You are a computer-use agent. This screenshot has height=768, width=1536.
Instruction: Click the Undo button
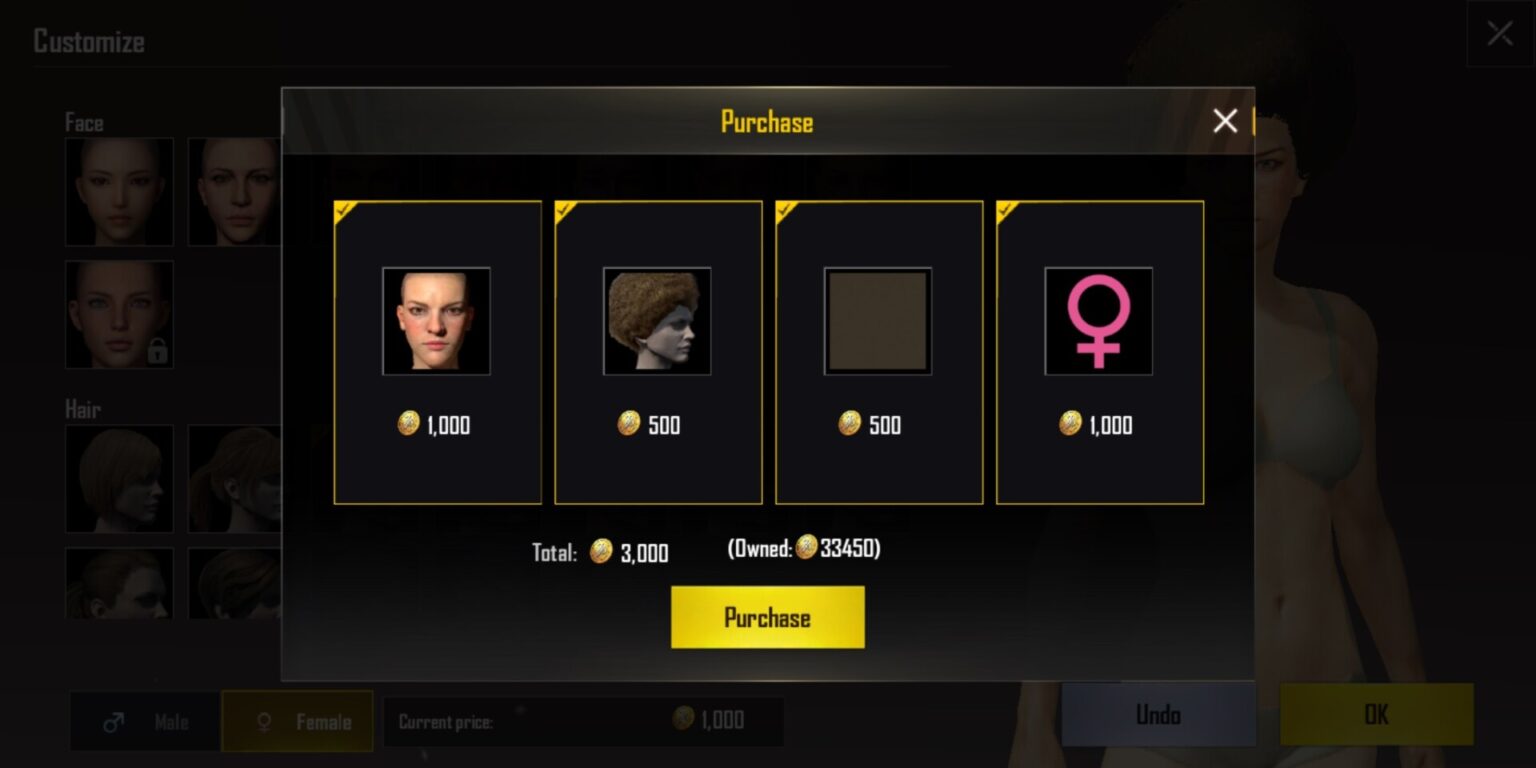coord(1158,715)
